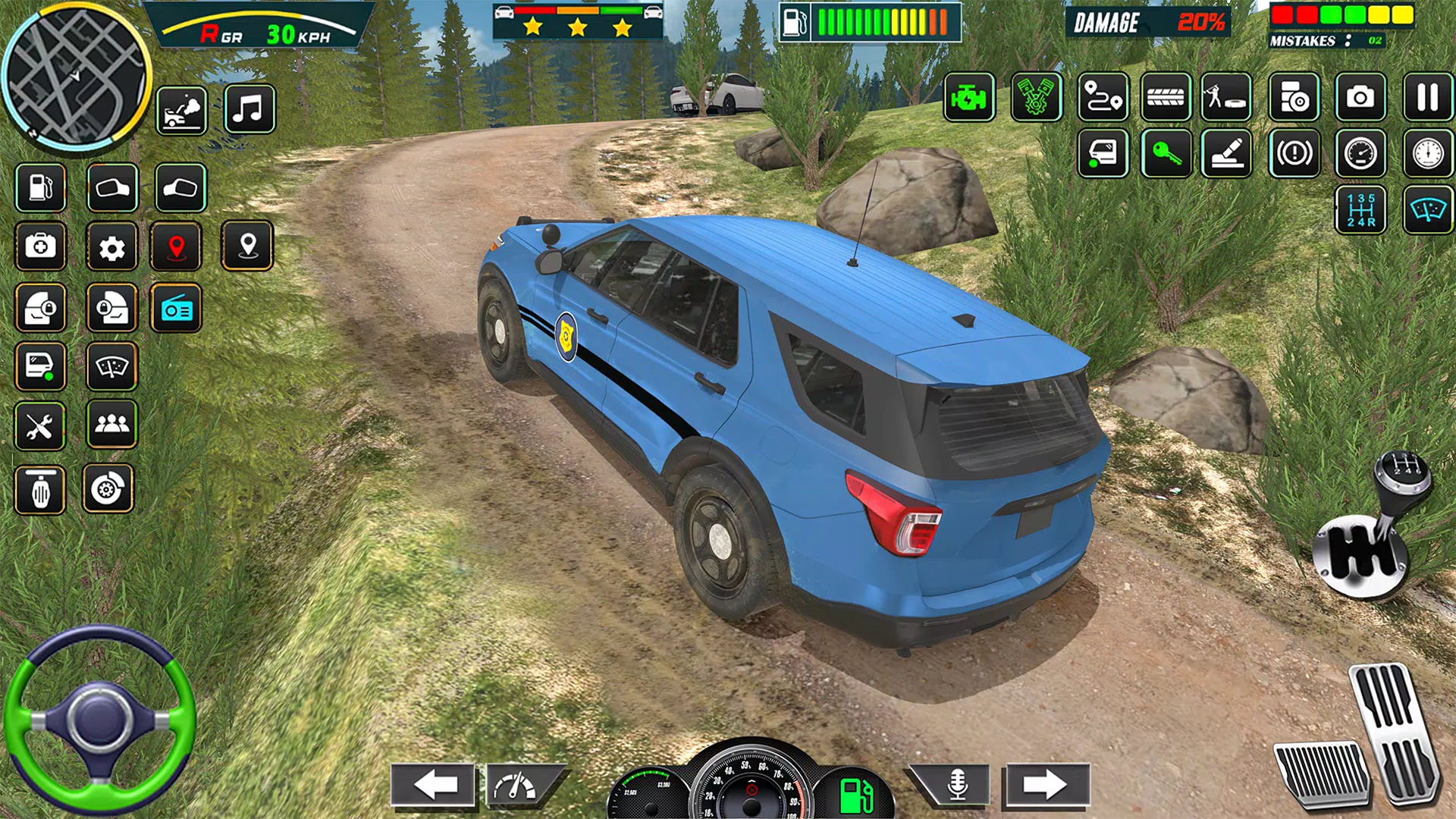The width and height of the screenshot is (1456, 819).
Task: Turn on the radio button
Action: (176, 309)
